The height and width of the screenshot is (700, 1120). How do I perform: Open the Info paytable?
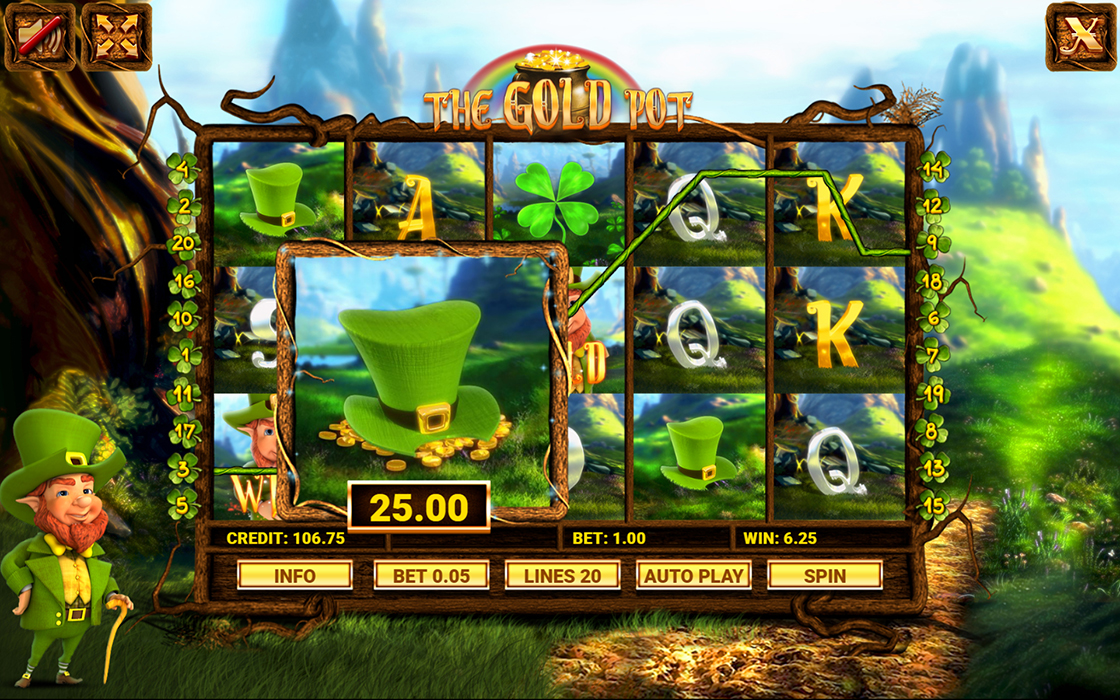[294, 575]
